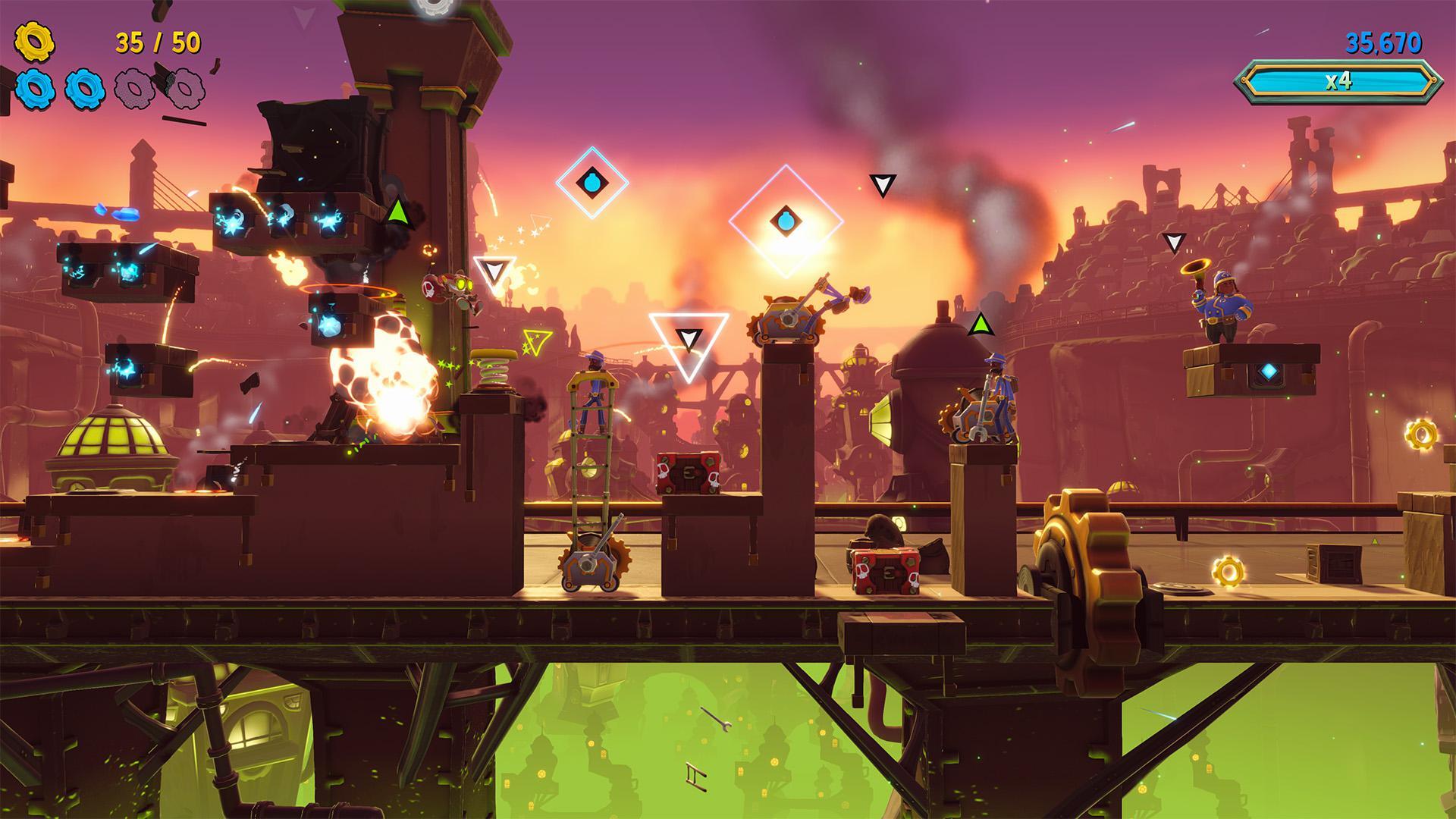Screen dimensions: 1456x819
Task: Expand the down-arrow above the bugle-blowing robot
Action: 1175,244
